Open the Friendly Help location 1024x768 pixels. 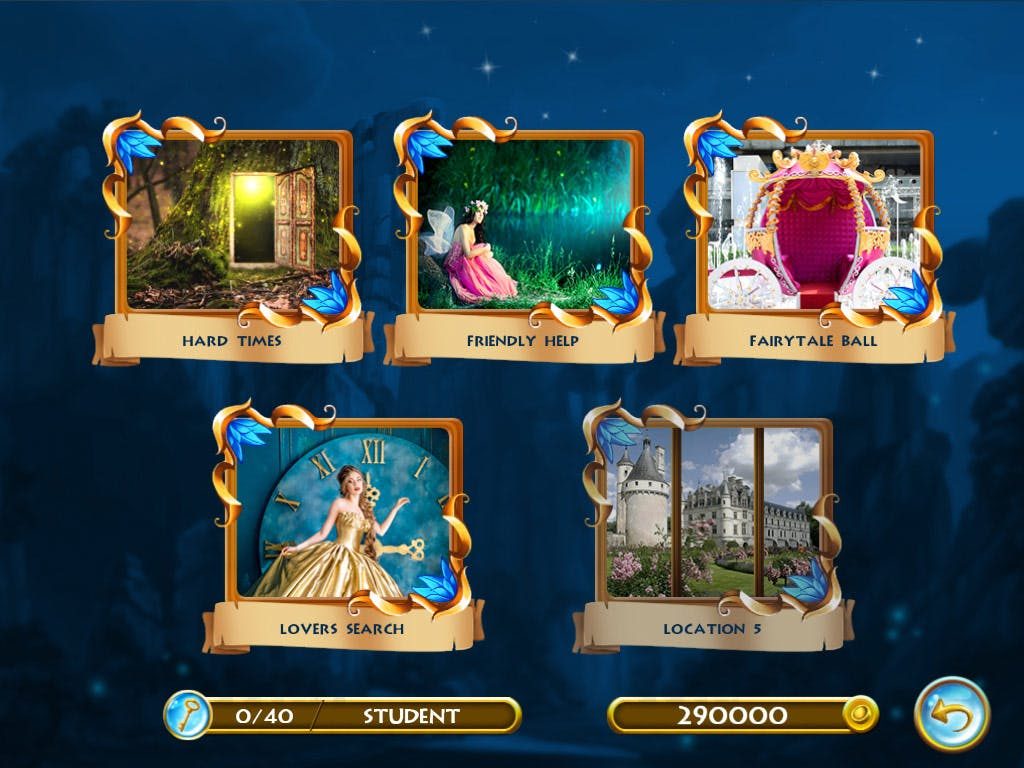[x=523, y=225]
